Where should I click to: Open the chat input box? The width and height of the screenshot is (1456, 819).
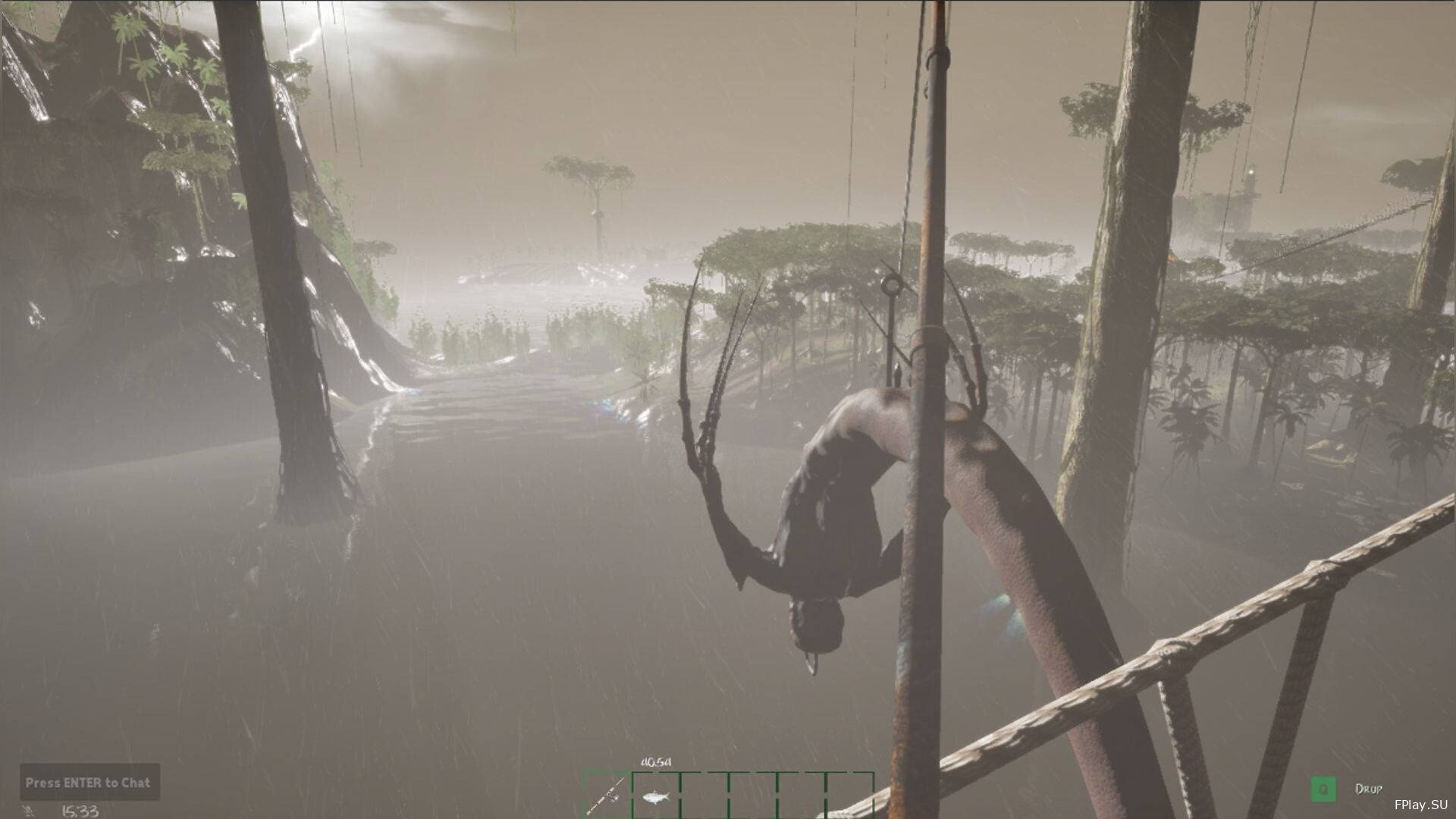[x=89, y=782]
